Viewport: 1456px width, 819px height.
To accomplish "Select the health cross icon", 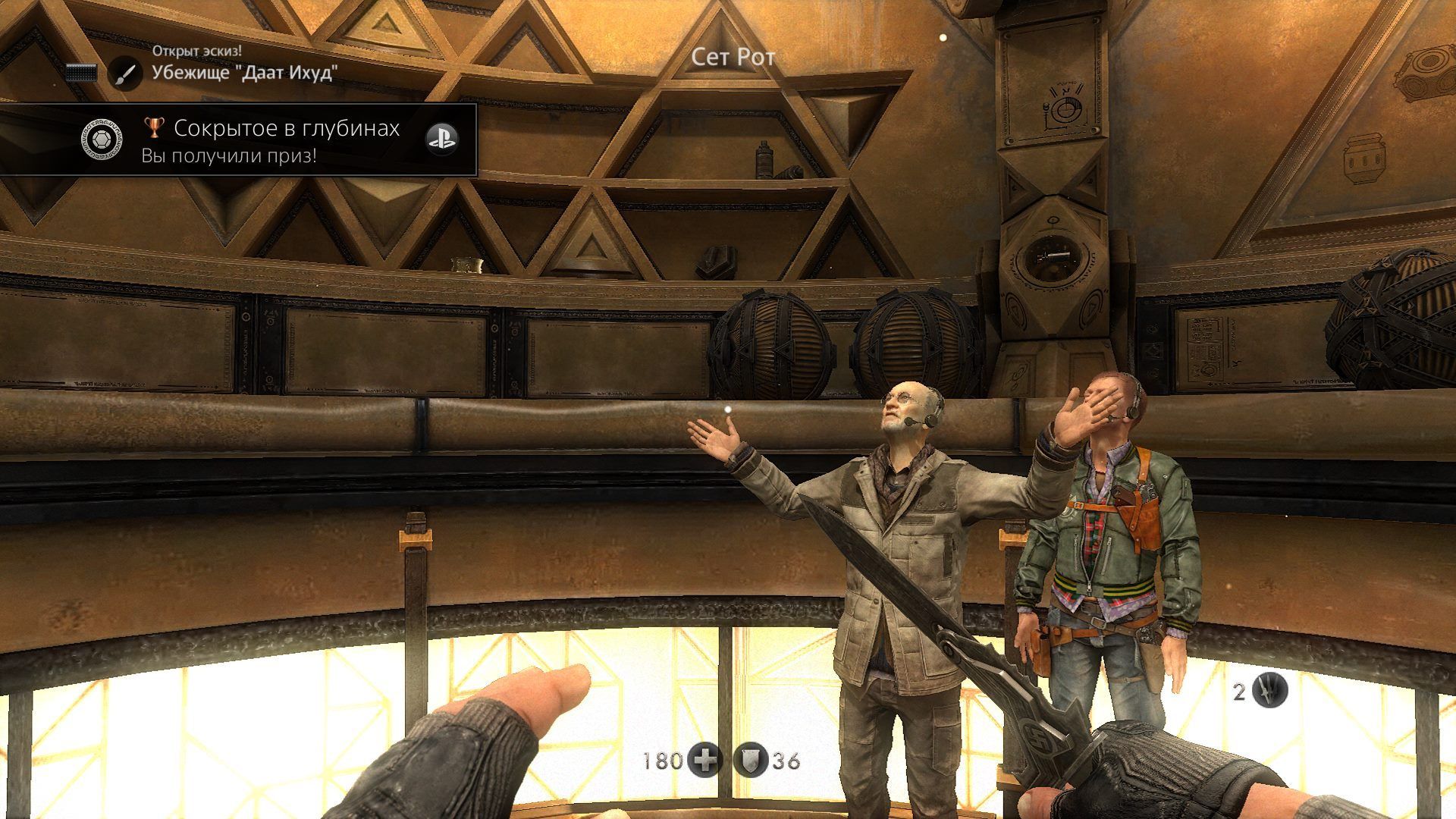I will (704, 760).
